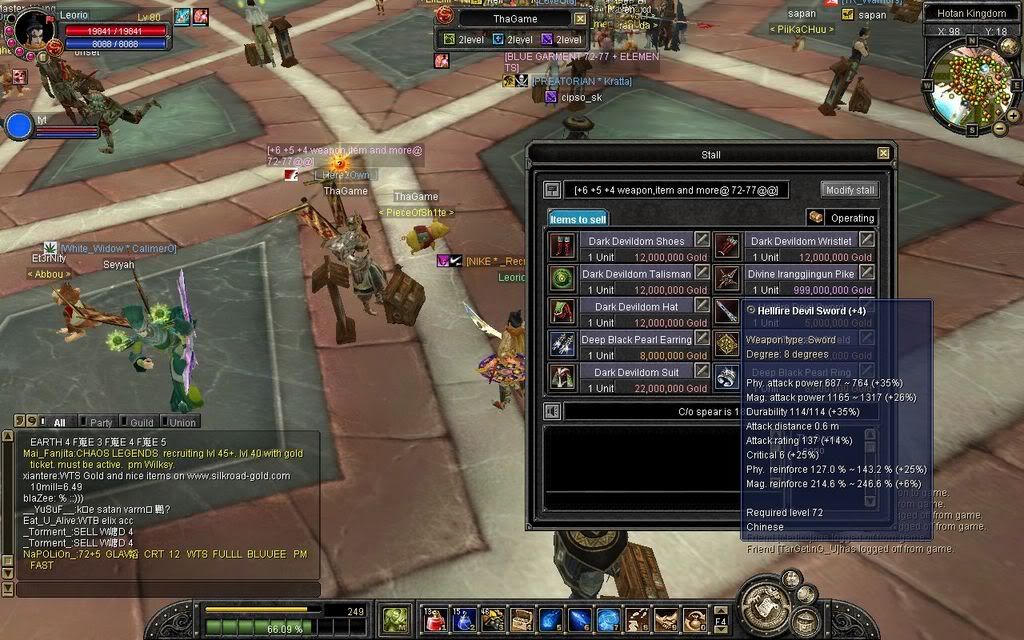
Task: Open the Union chat tab
Action: (x=182, y=422)
